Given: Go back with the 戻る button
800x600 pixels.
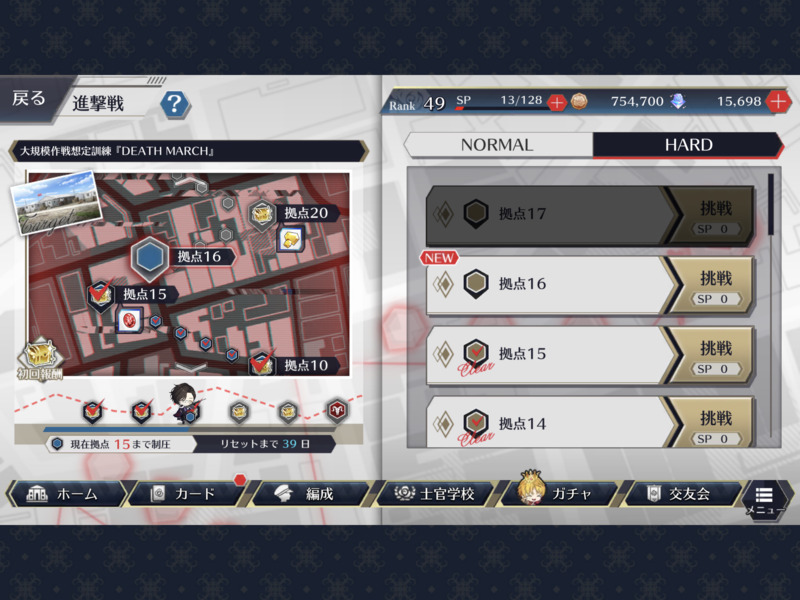Looking at the screenshot, I should coord(29,98).
